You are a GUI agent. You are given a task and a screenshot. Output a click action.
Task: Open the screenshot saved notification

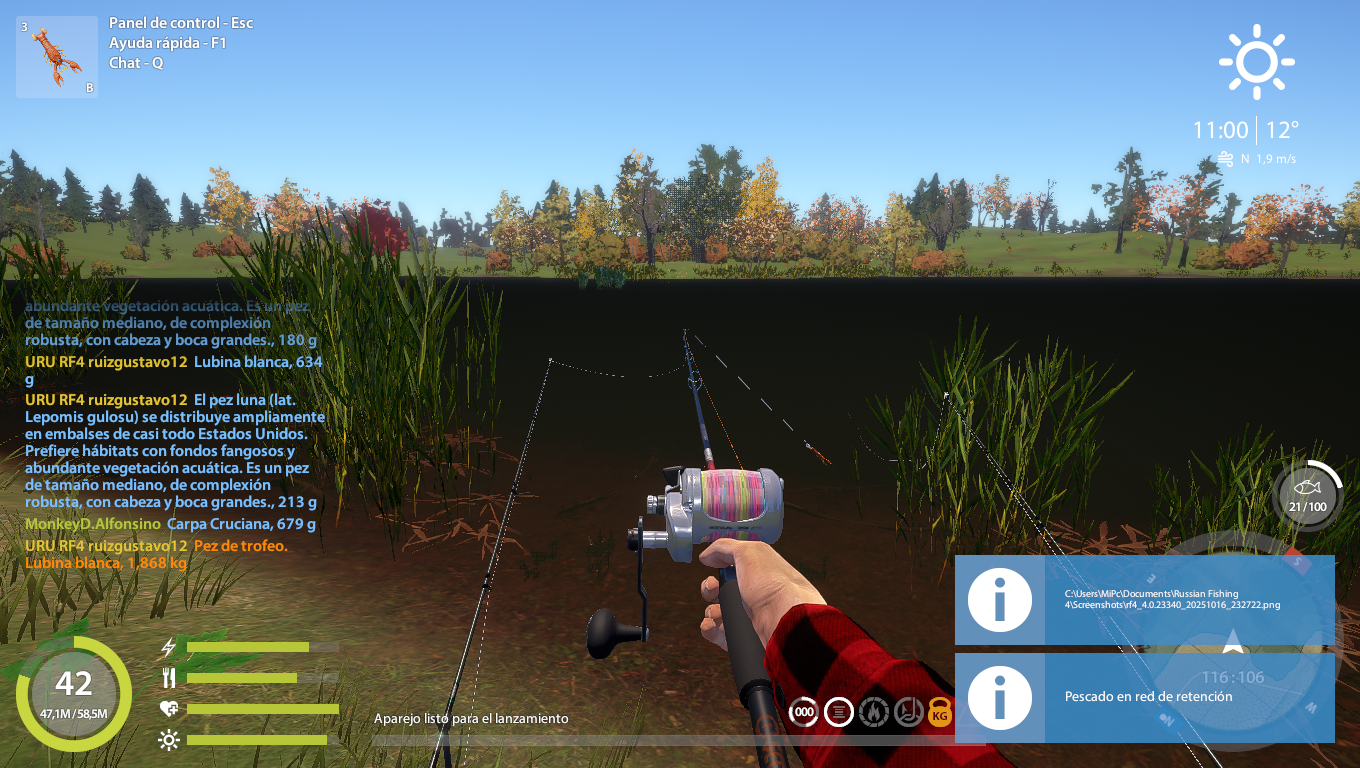pyautogui.click(x=1144, y=599)
